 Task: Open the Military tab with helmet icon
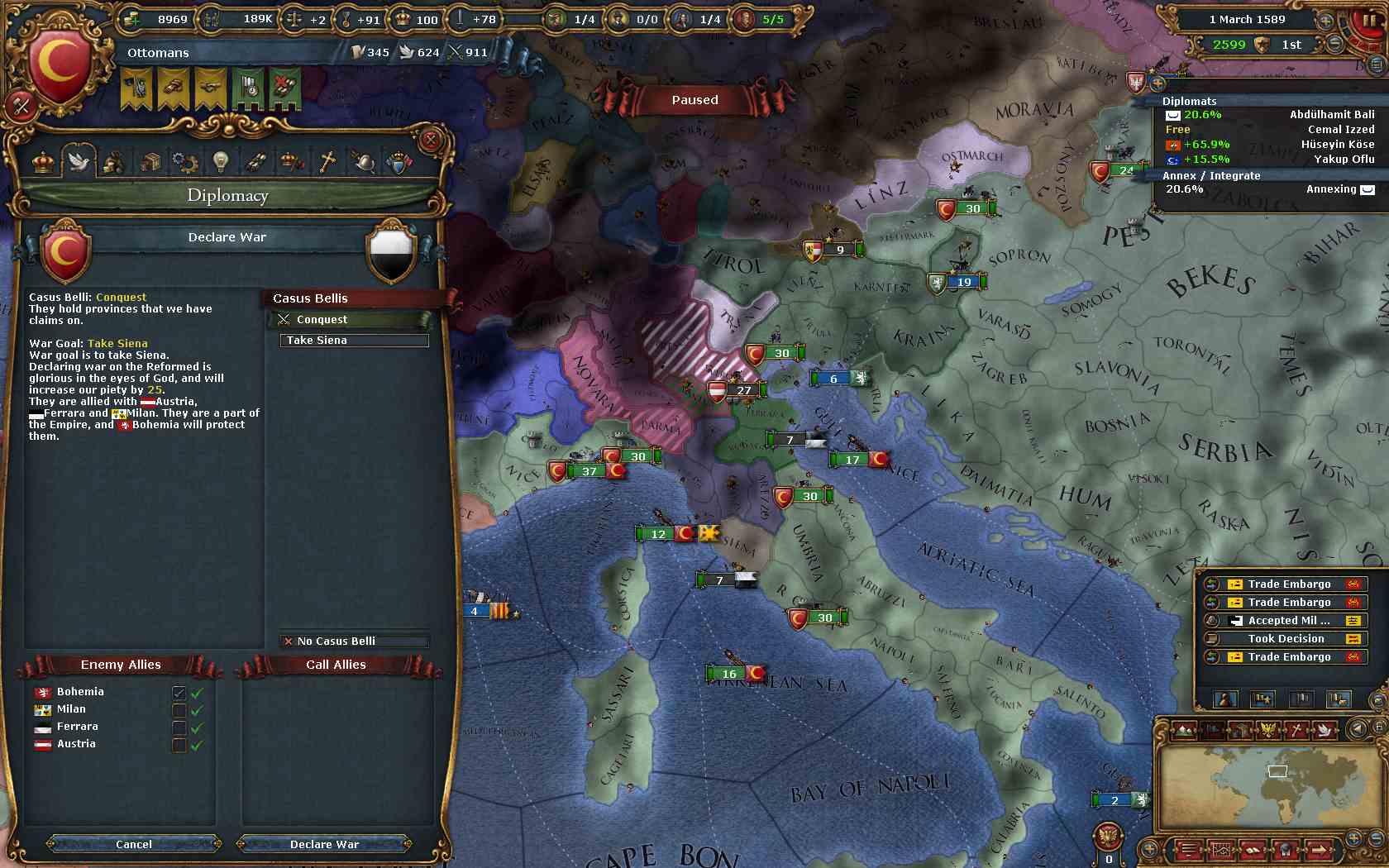point(363,161)
